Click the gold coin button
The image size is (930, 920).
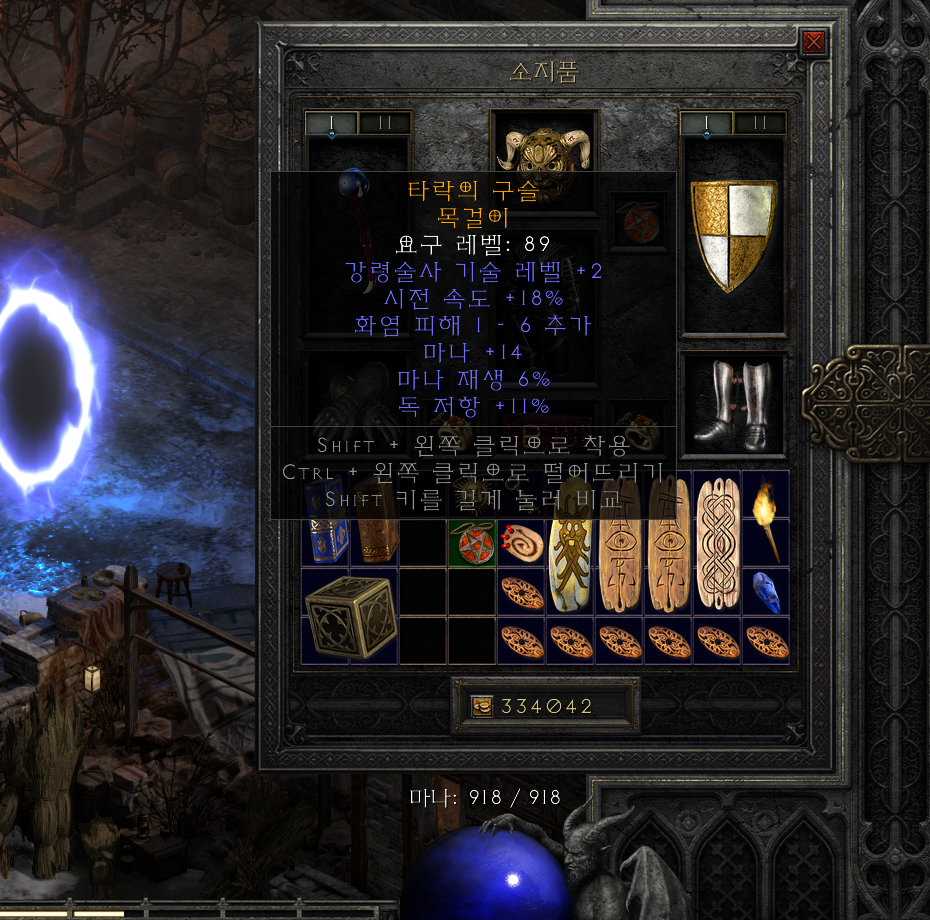[x=482, y=706]
